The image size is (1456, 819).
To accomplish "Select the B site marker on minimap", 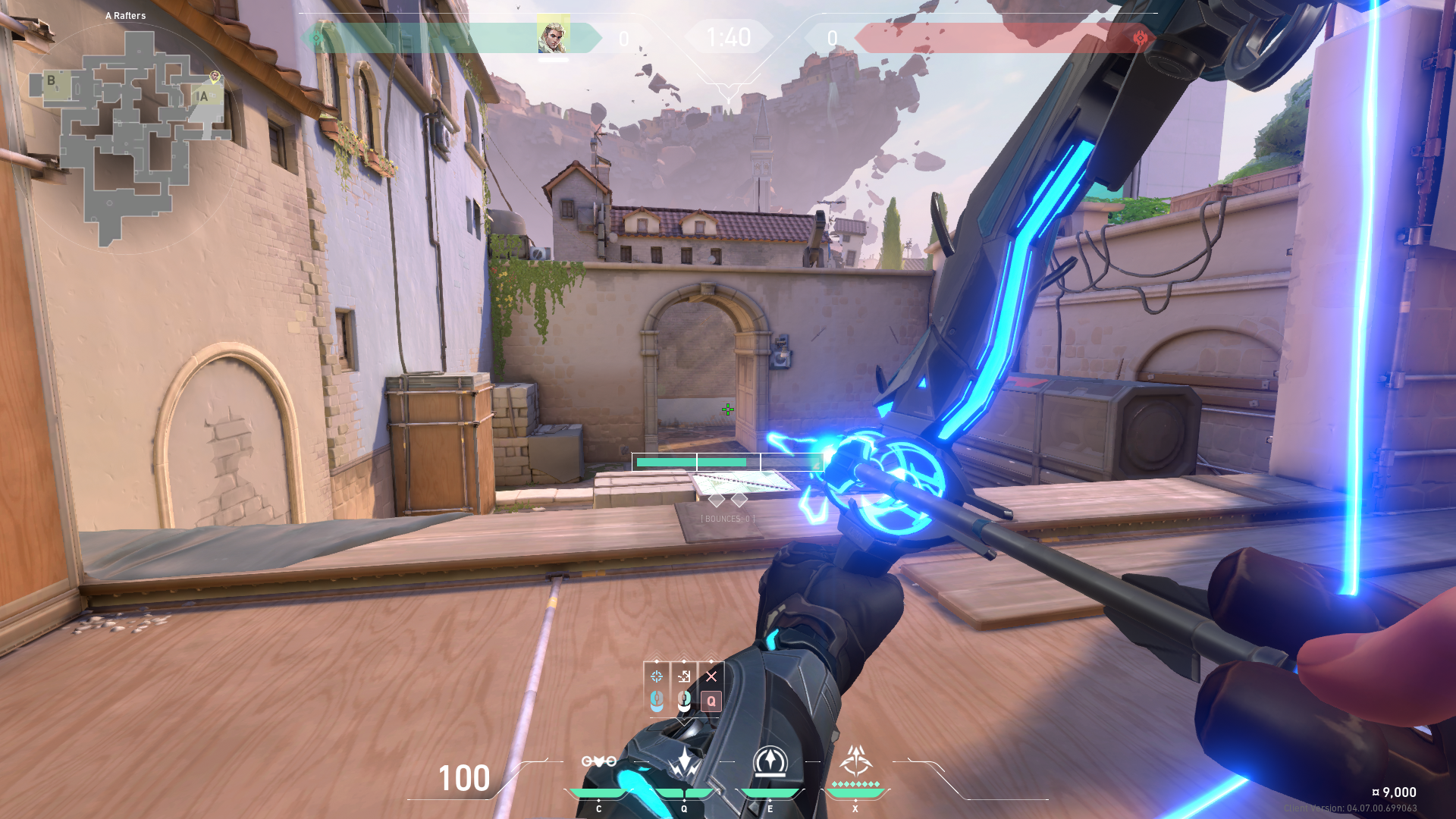I will [52, 80].
